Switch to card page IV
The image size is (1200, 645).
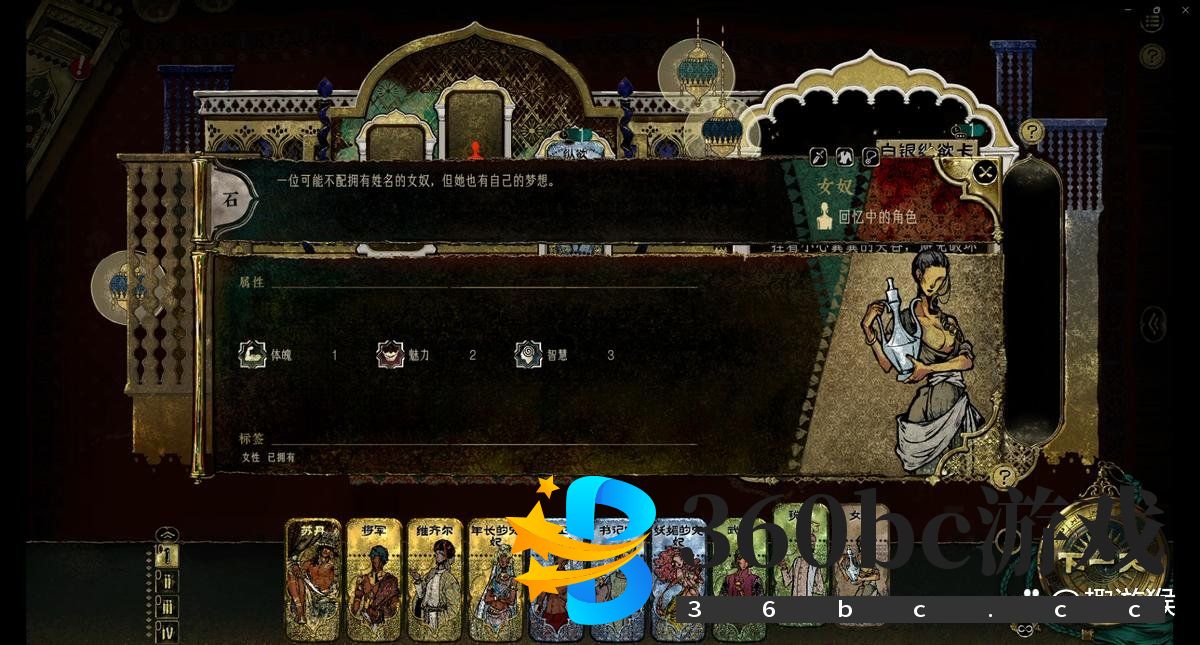pos(169,631)
